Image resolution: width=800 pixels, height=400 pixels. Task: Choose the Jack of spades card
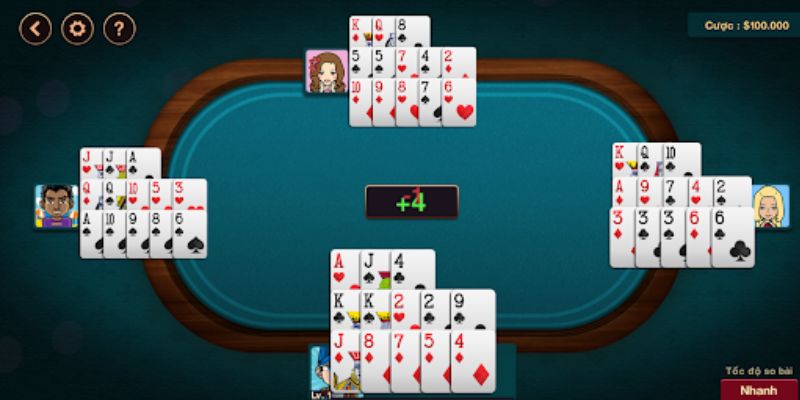point(374,268)
